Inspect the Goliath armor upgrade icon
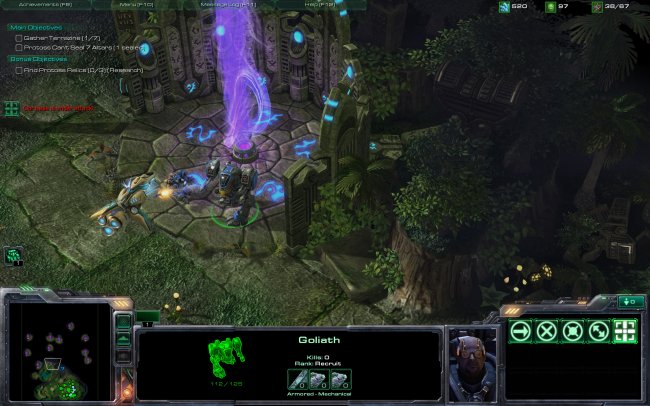Viewport: 650px width, 406px height. tap(339, 379)
